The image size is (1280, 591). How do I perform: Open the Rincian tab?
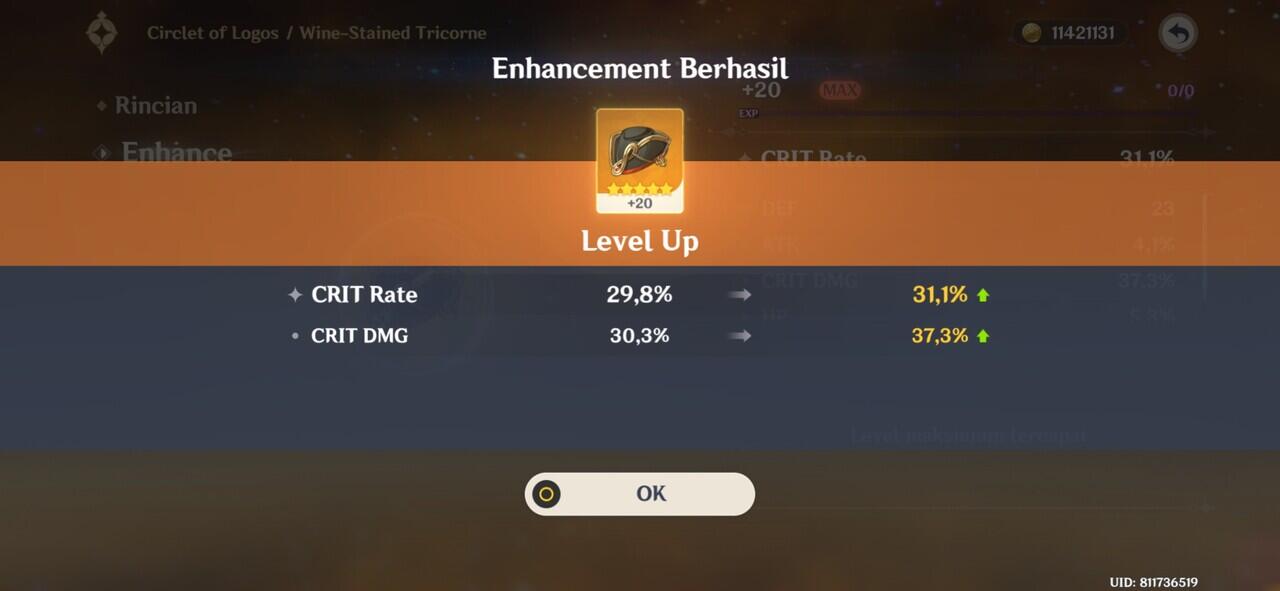click(x=155, y=105)
